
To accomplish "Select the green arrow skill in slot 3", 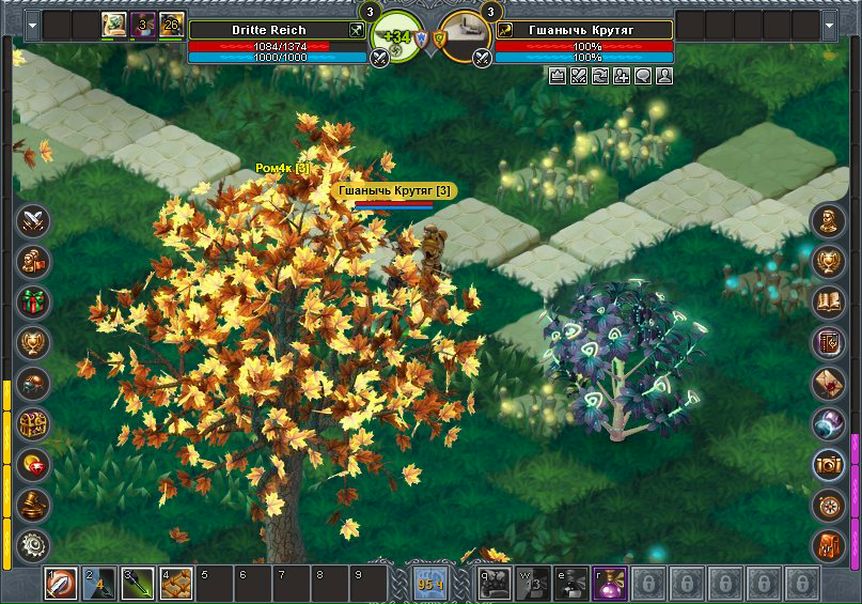I will (139, 583).
